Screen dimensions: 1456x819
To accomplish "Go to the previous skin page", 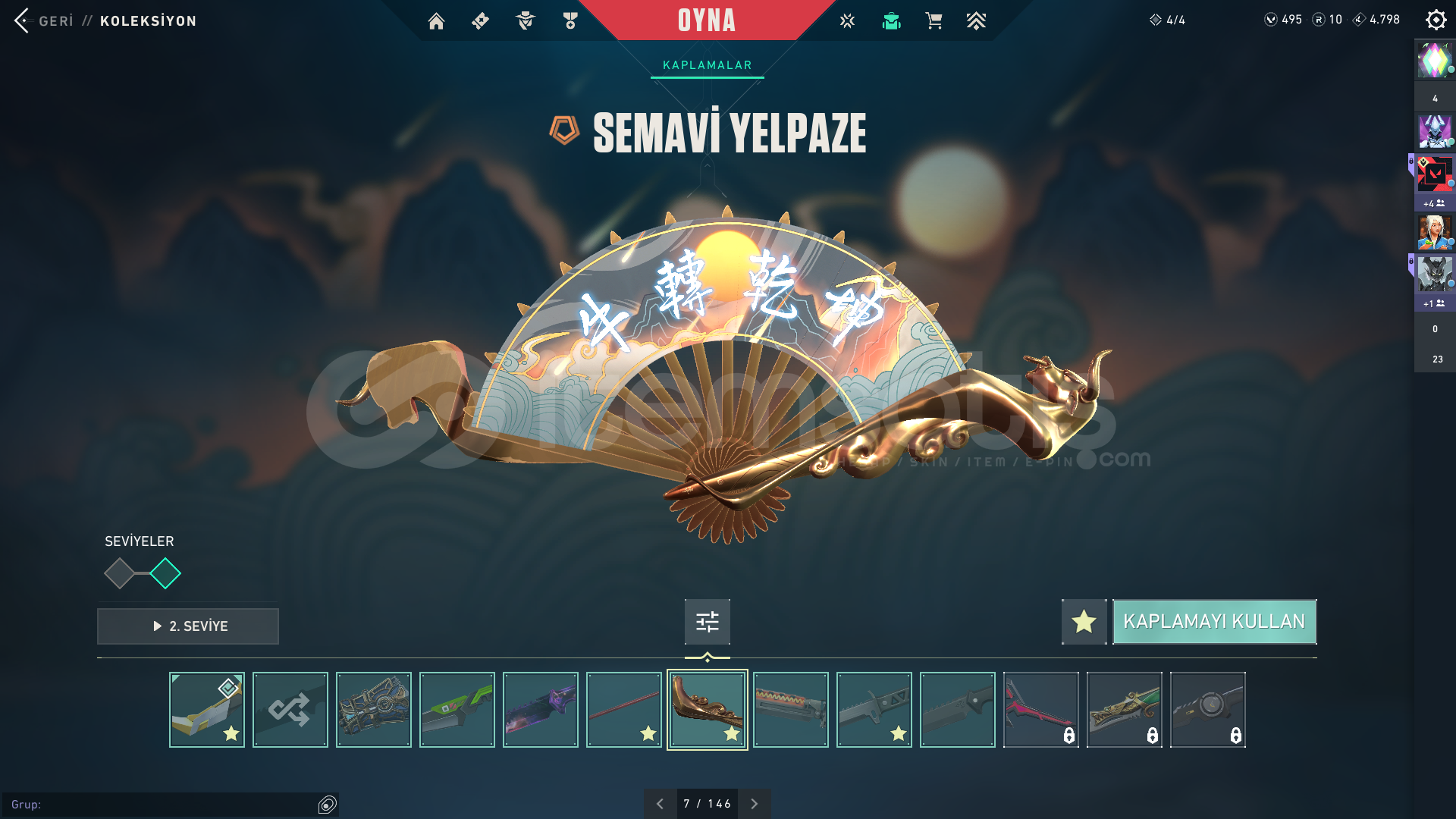I will click(660, 804).
